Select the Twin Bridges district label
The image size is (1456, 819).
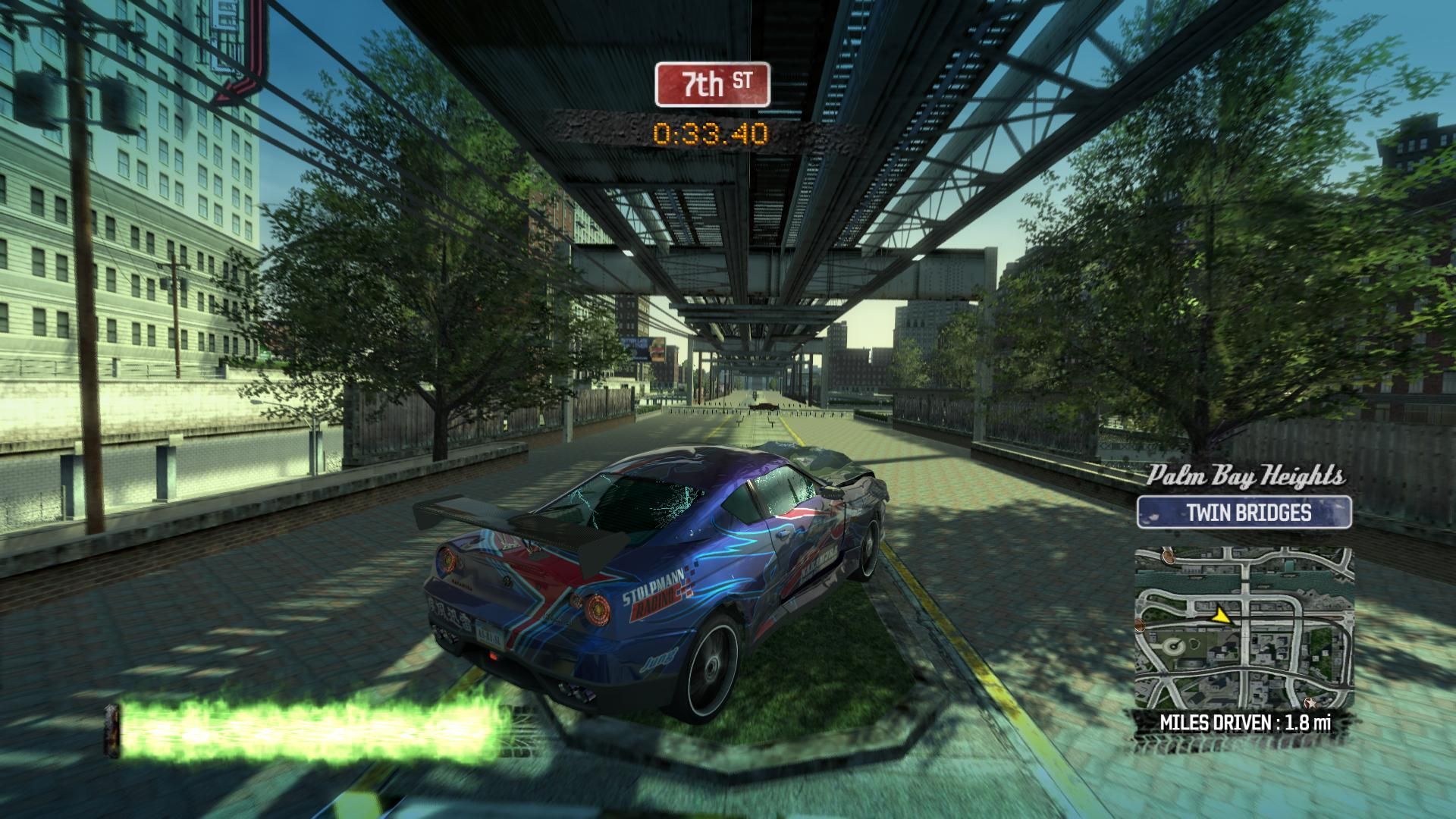[1244, 513]
